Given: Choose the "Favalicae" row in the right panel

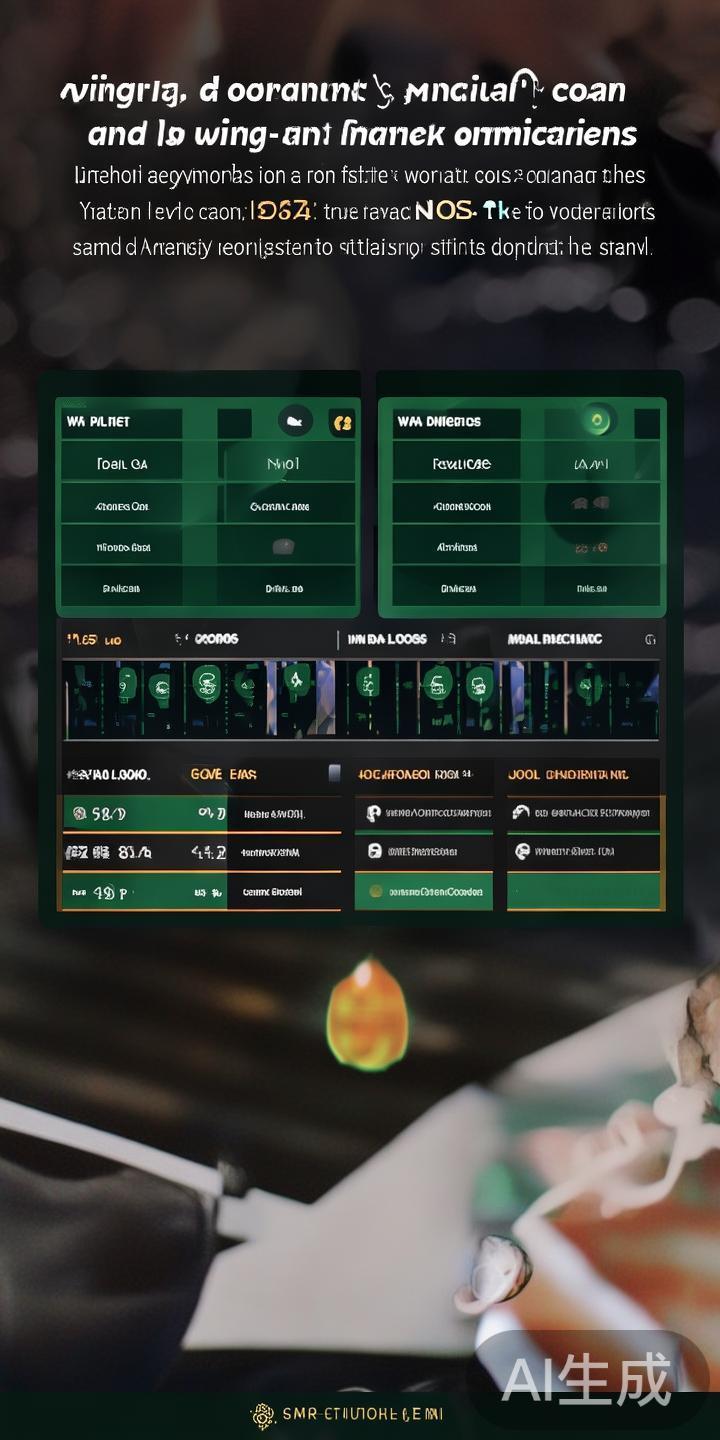Looking at the screenshot, I should [x=461, y=464].
